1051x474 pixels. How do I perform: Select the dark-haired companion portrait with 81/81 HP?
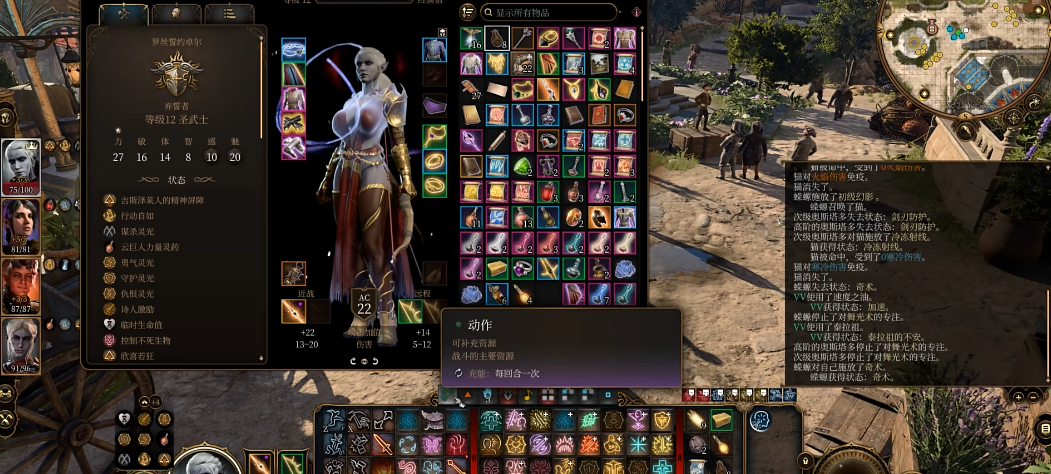21,222
